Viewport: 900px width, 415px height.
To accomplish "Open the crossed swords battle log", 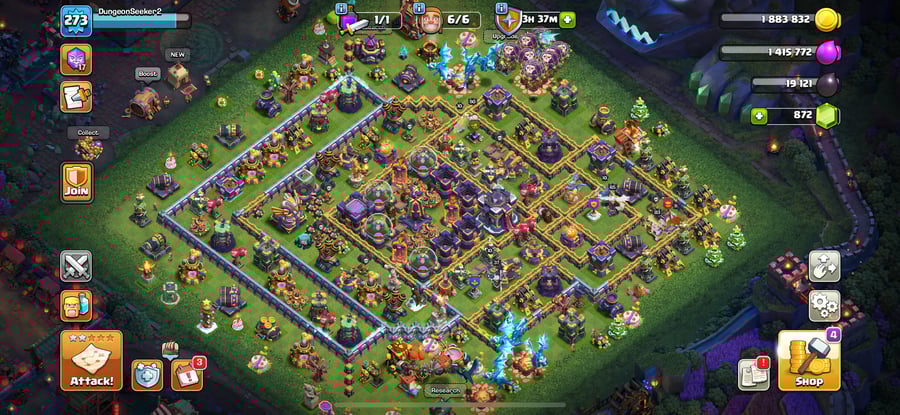I will click(76, 266).
